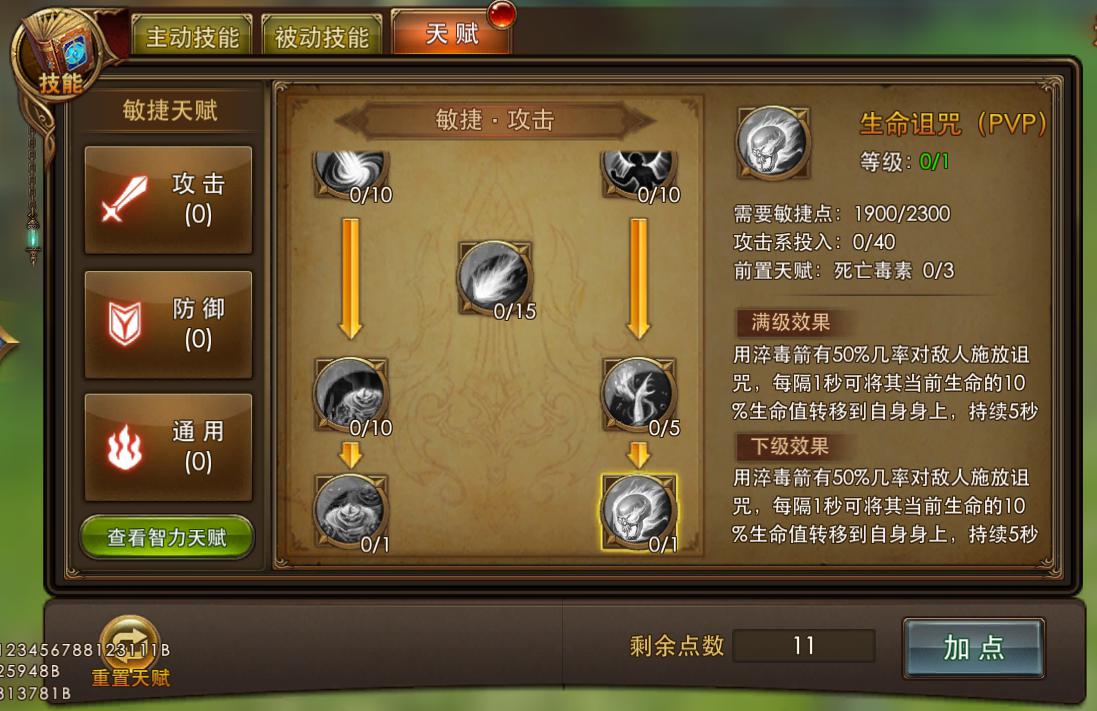Image resolution: width=1097 pixels, height=711 pixels.
Task: Click the green 查看智力天赋 button
Action: pyautogui.click(x=167, y=538)
